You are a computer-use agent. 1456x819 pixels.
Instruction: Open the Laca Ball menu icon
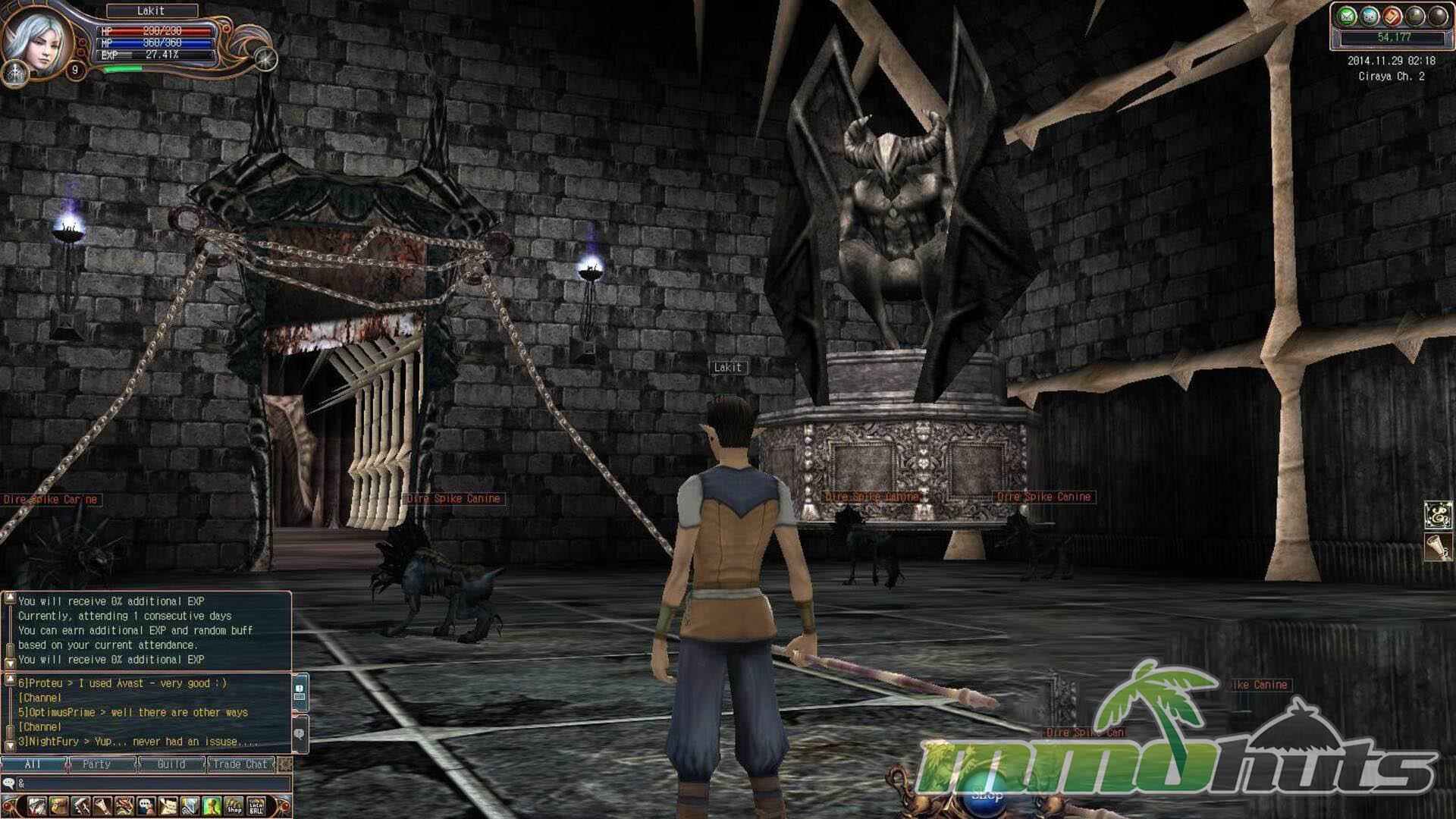coord(256,806)
